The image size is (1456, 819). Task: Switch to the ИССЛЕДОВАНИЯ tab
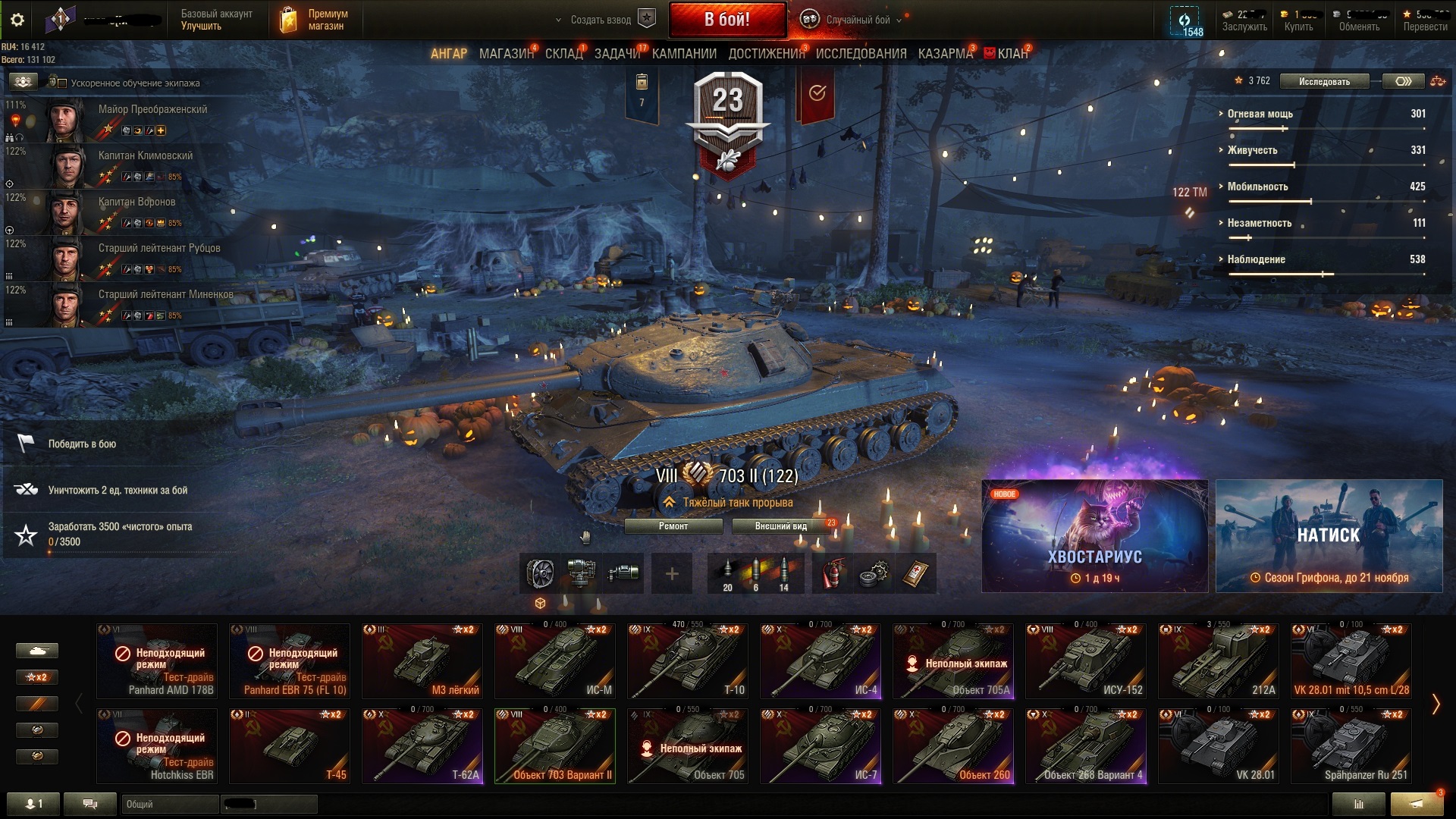coord(861,54)
